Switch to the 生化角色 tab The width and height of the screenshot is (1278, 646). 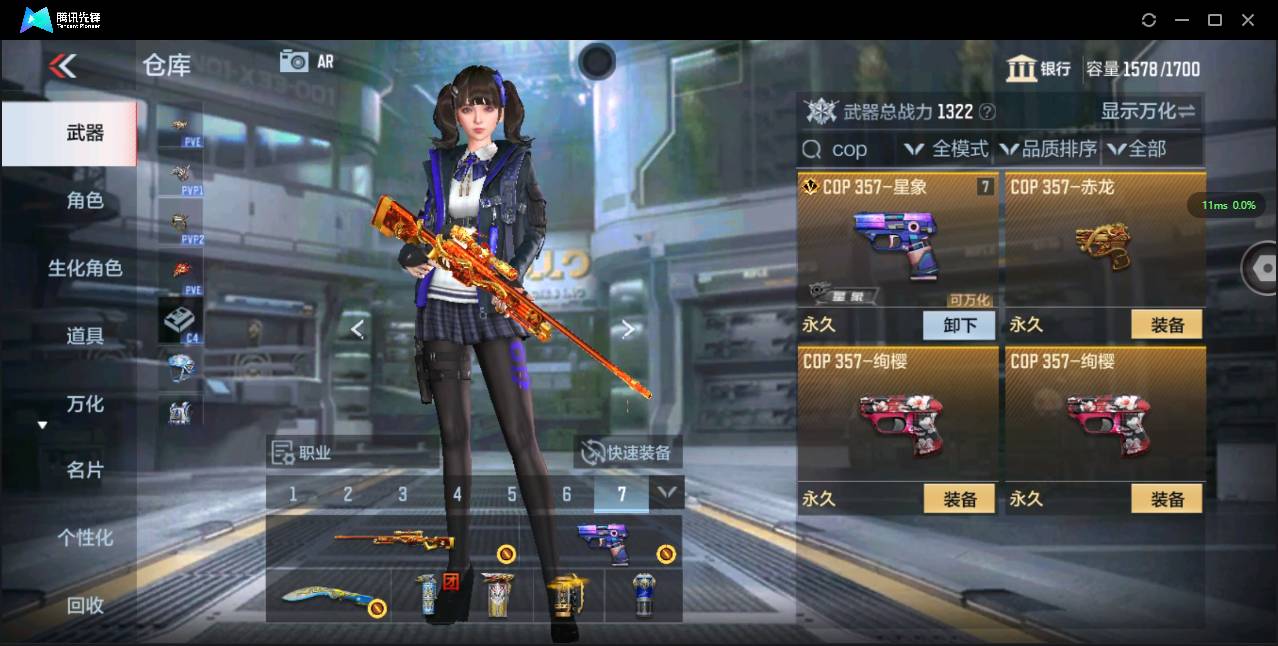point(85,268)
